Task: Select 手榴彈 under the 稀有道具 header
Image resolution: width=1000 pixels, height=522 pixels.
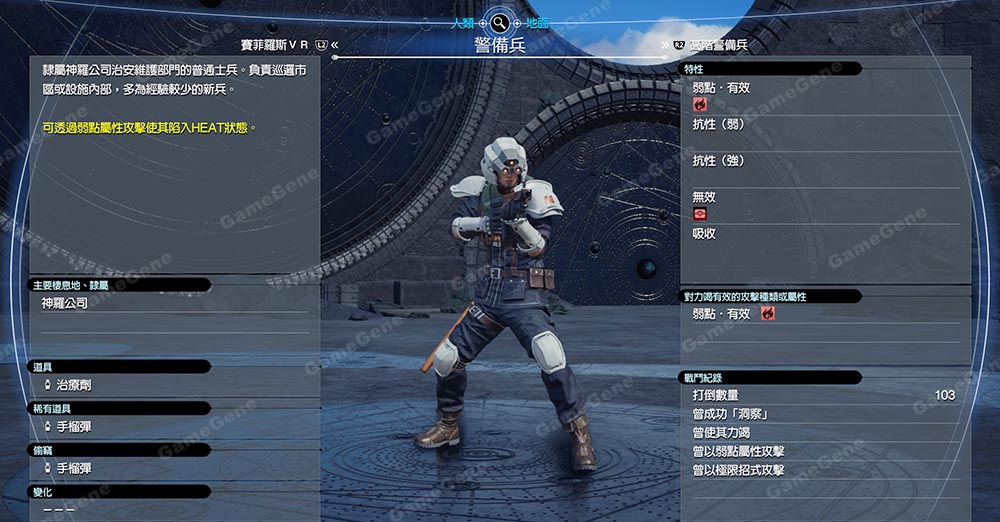Action: tap(73, 427)
